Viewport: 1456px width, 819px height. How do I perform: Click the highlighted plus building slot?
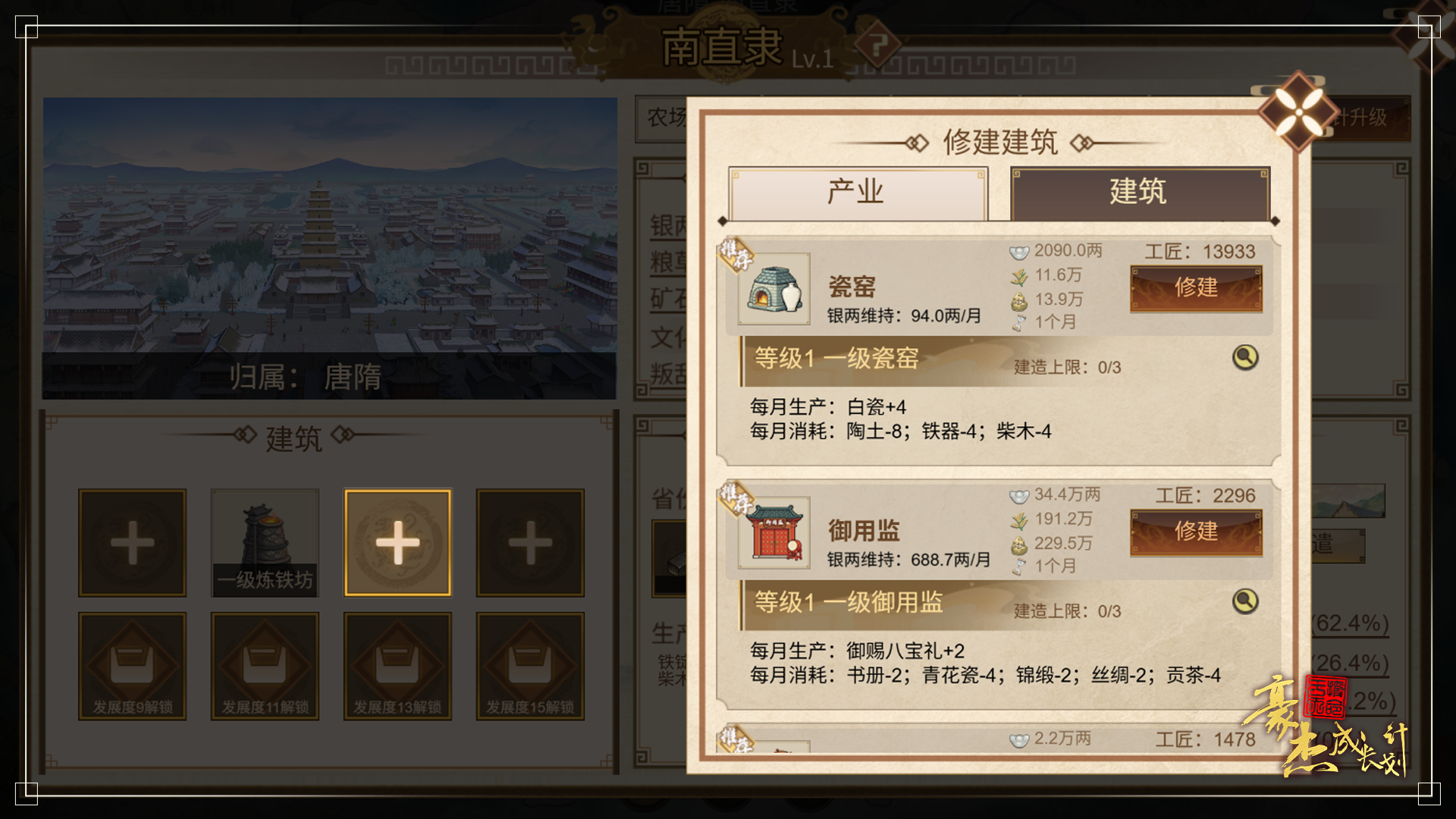point(397,542)
